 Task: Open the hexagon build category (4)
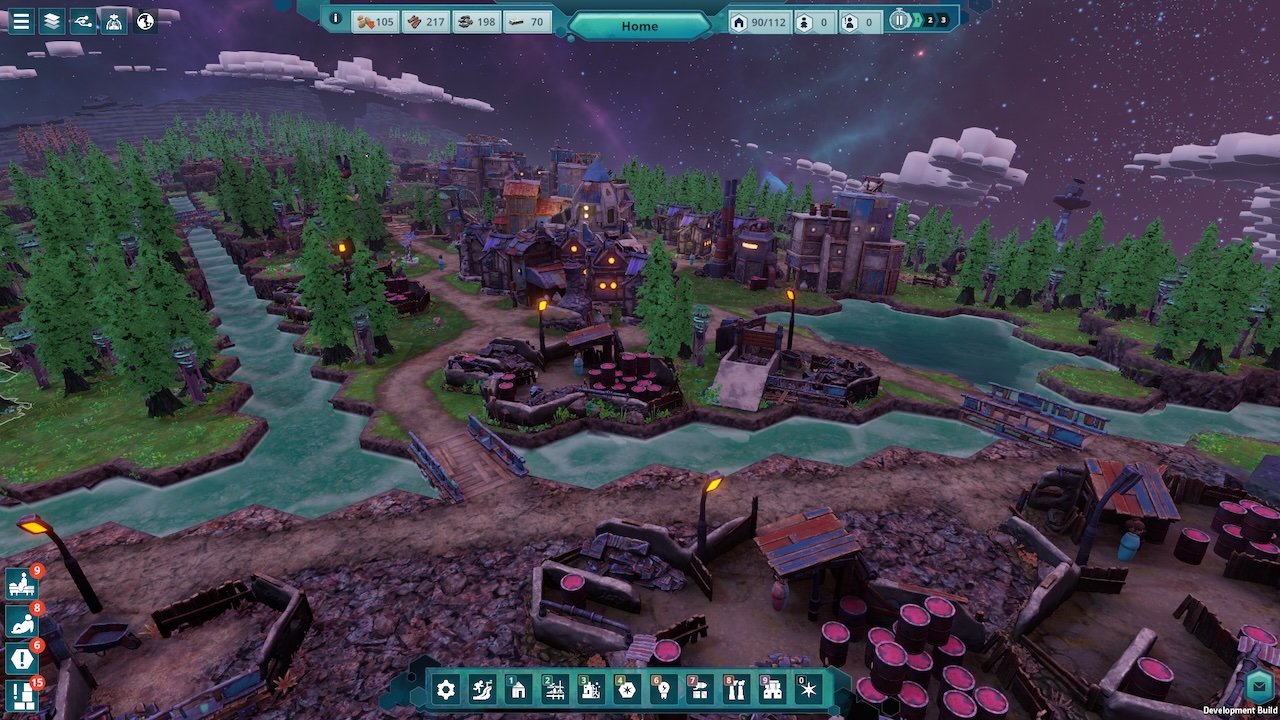pyautogui.click(x=626, y=689)
